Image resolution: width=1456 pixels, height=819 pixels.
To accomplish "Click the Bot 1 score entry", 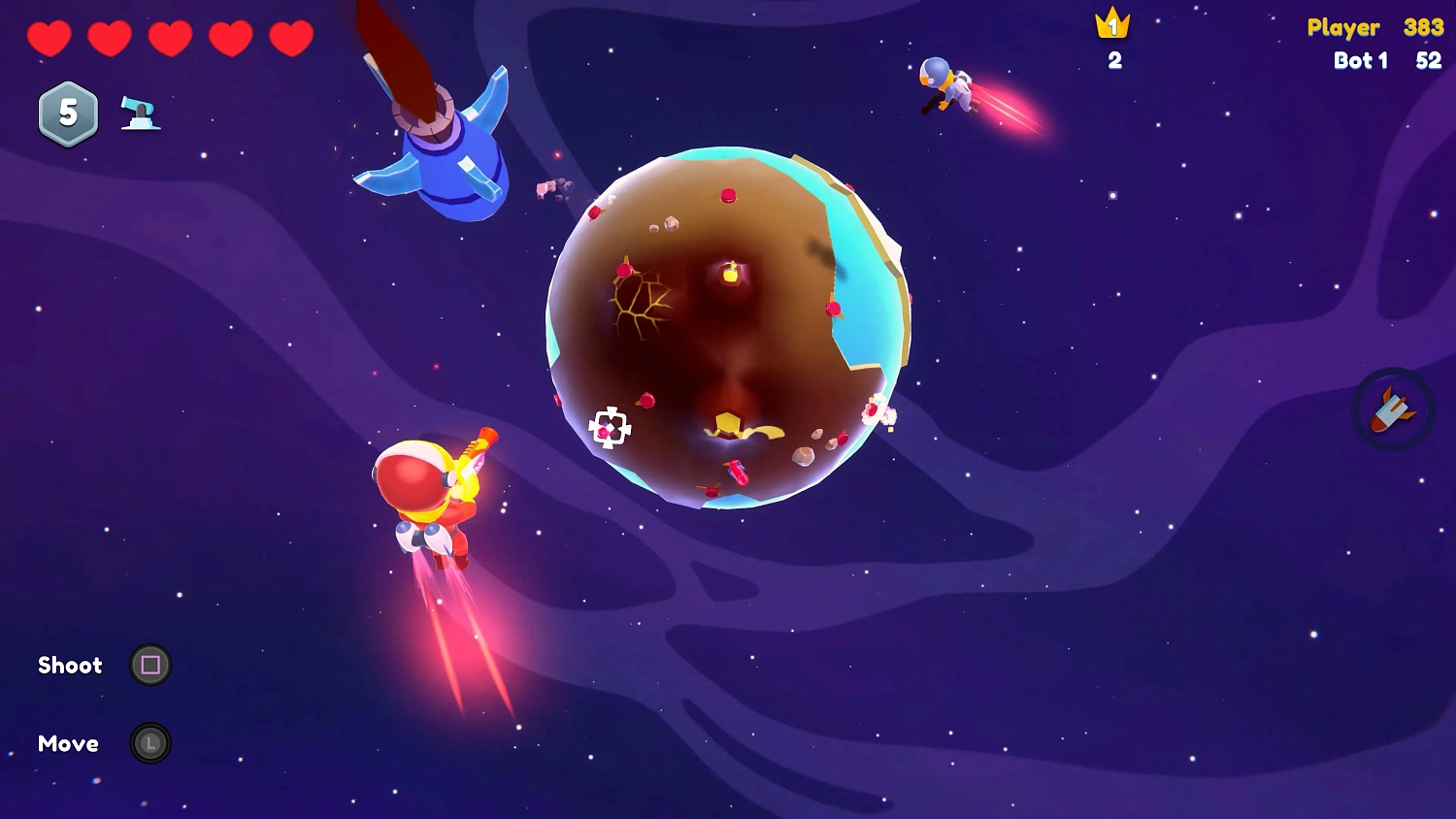I will 1361,60.
